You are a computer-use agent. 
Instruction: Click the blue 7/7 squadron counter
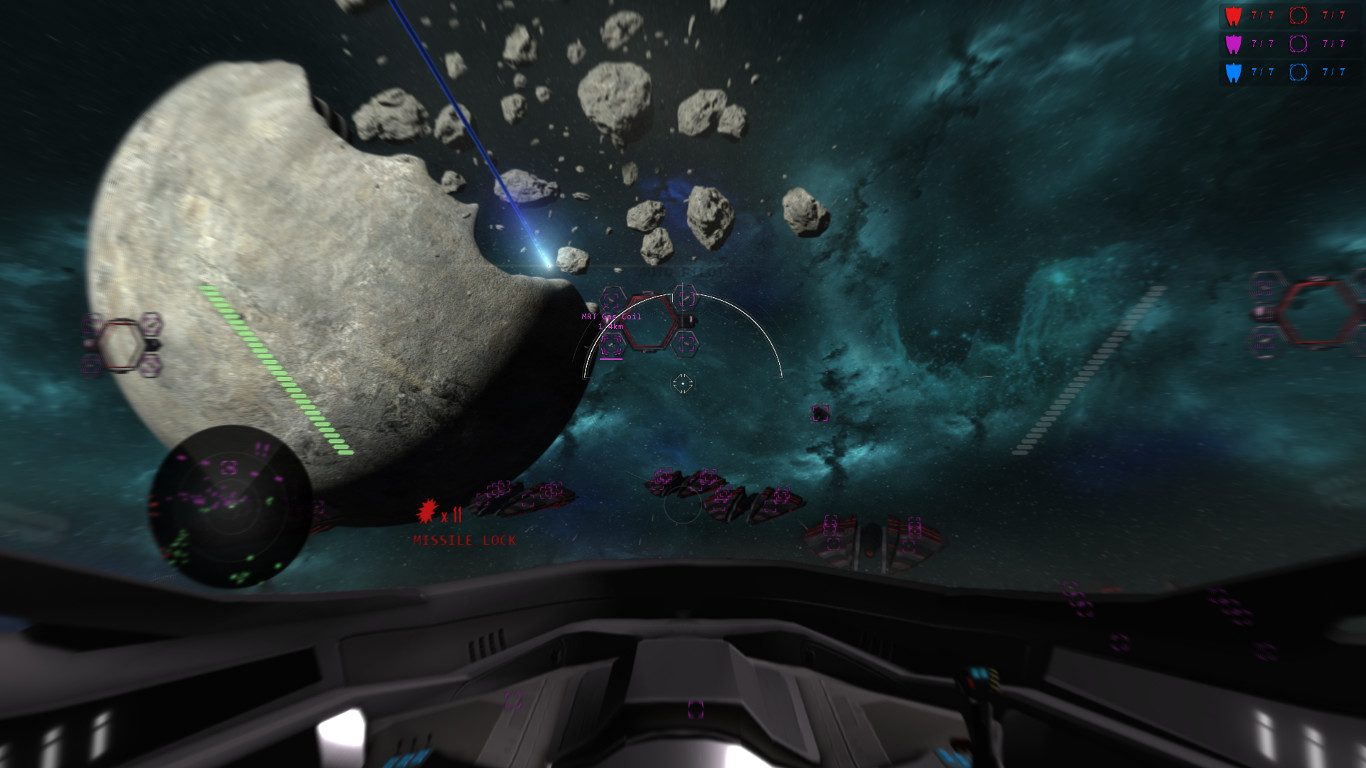pos(1262,72)
